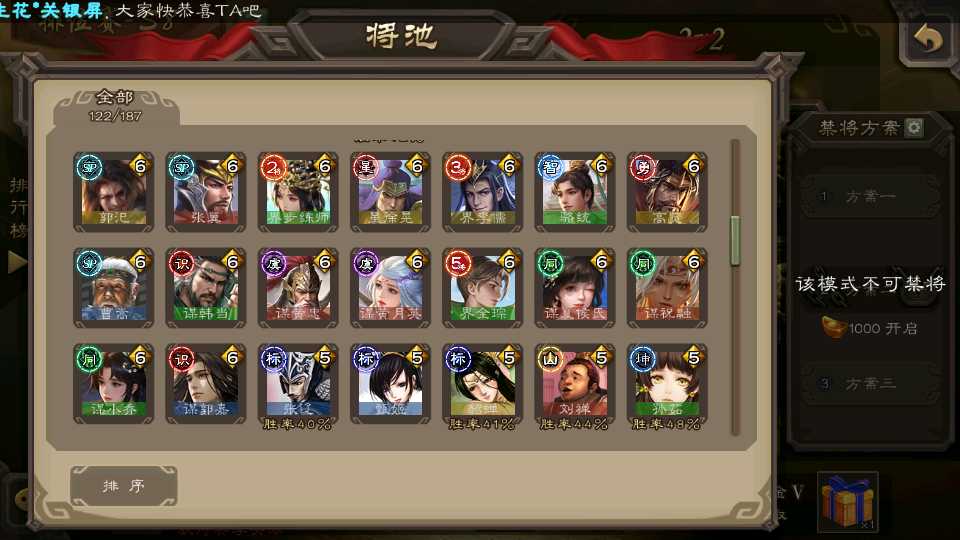This screenshot has width=960, height=540.
Task: Click the back arrow button
Action: click(929, 39)
